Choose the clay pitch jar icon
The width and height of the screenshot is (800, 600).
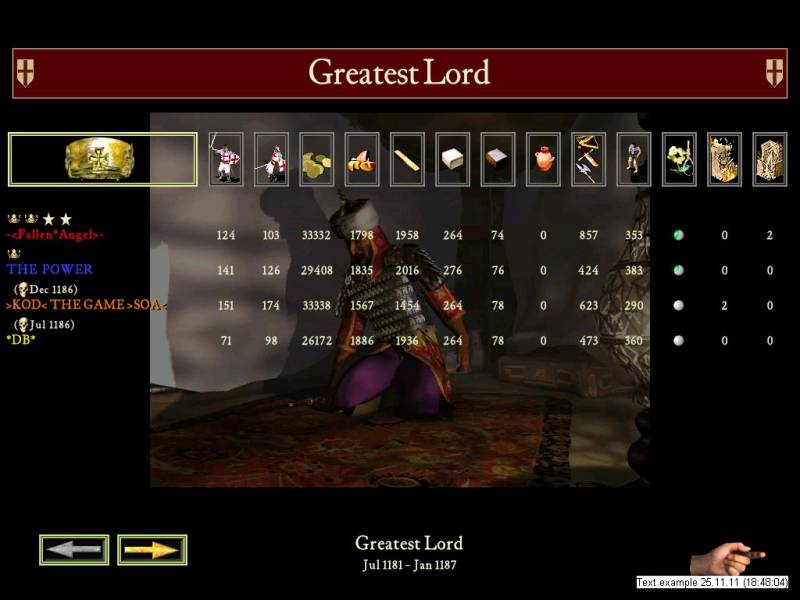[543, 160]
